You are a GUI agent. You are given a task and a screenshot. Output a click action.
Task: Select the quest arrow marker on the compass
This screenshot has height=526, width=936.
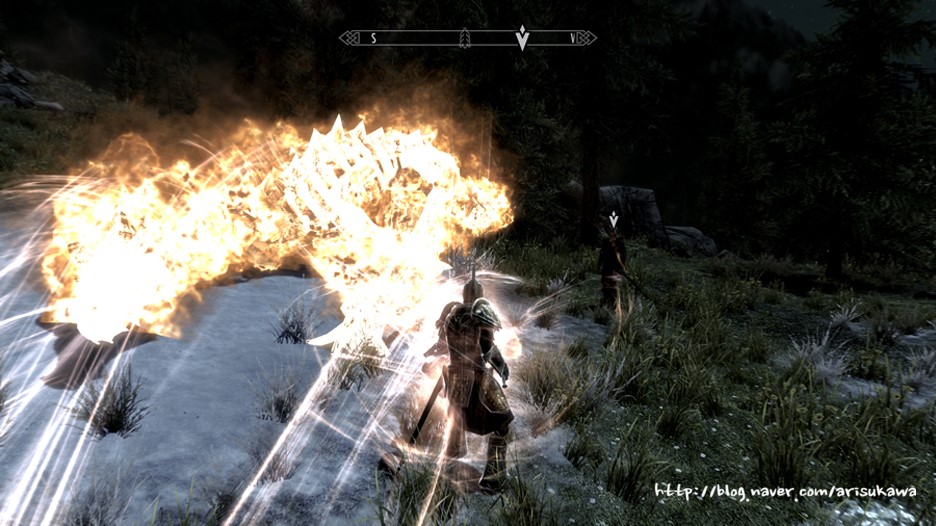click(521, 38)
